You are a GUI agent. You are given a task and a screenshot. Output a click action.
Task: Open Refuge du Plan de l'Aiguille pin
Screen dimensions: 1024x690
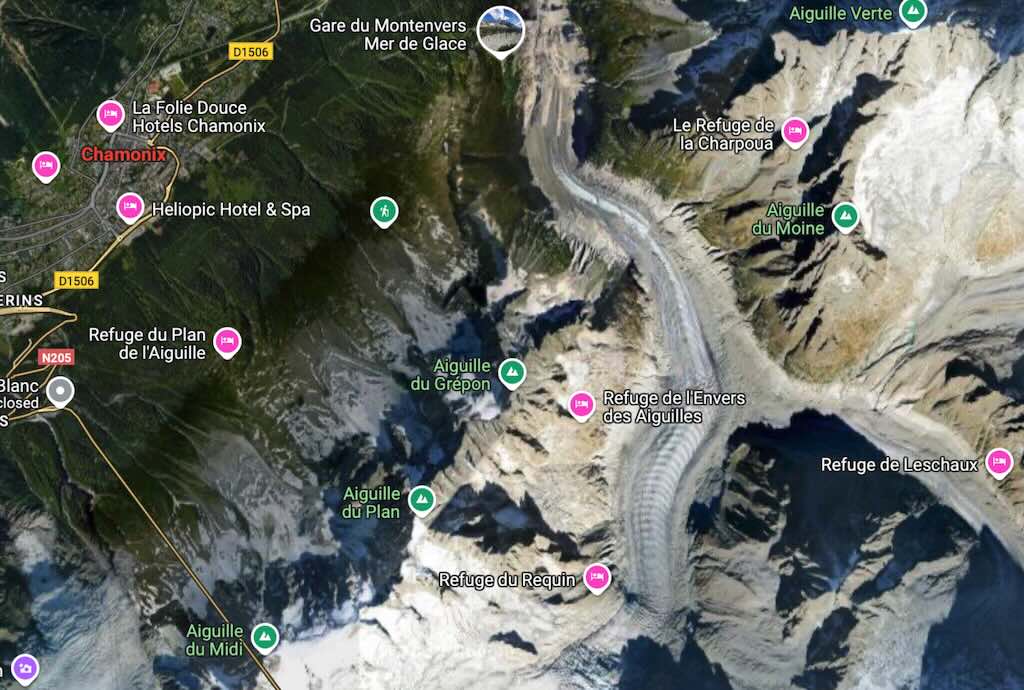tap(228, 342)
